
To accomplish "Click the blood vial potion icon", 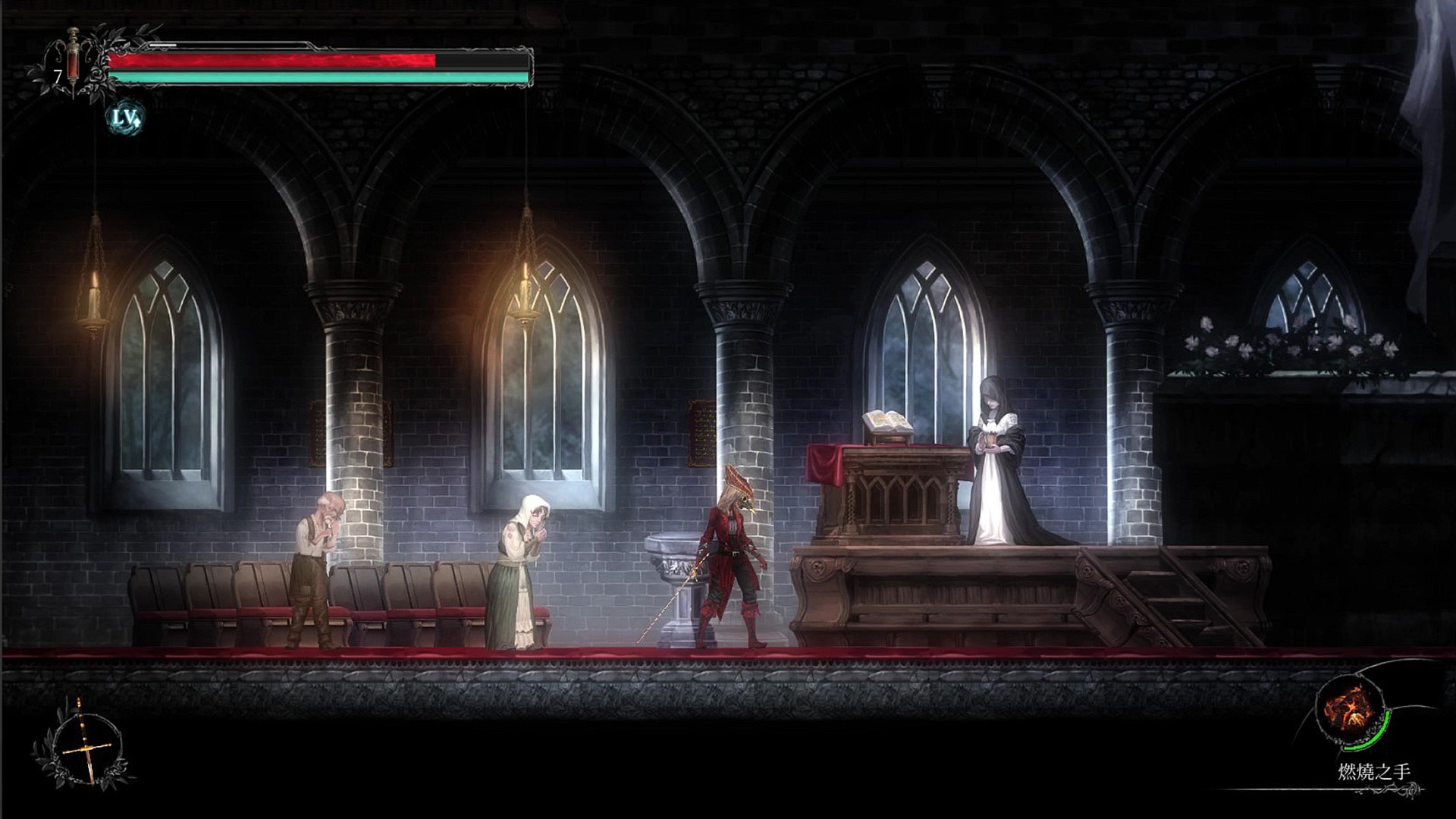I will pos(74,61).
